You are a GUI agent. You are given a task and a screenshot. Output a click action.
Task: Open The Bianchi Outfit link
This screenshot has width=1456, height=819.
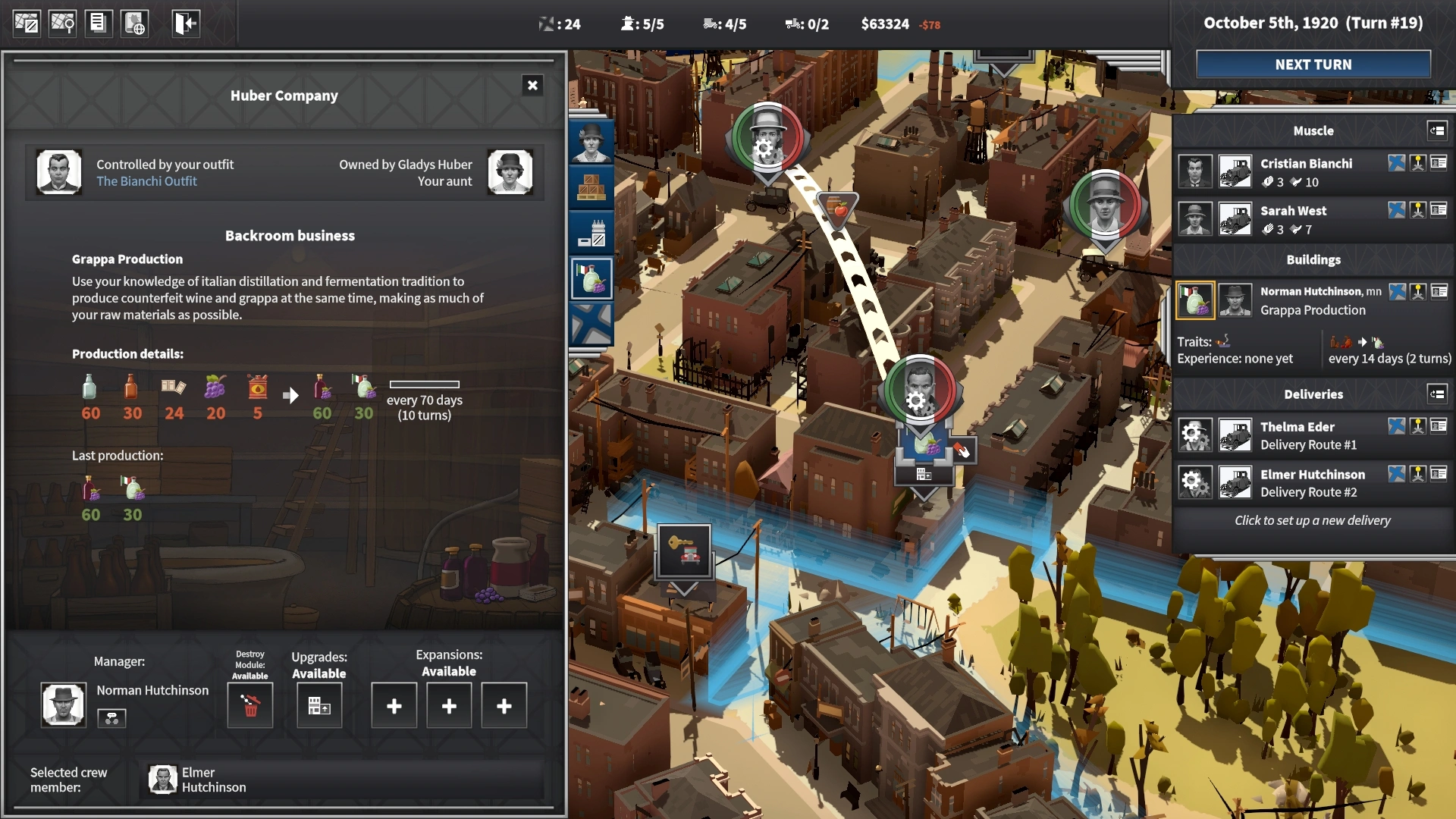146,181
